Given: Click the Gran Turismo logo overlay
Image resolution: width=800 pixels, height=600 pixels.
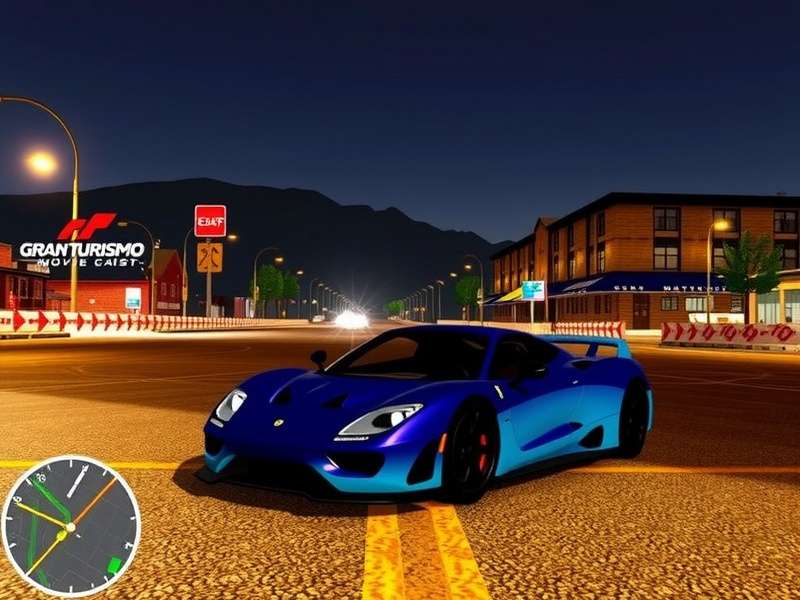Looking at the screenshot, I should [x=82, y=242].
